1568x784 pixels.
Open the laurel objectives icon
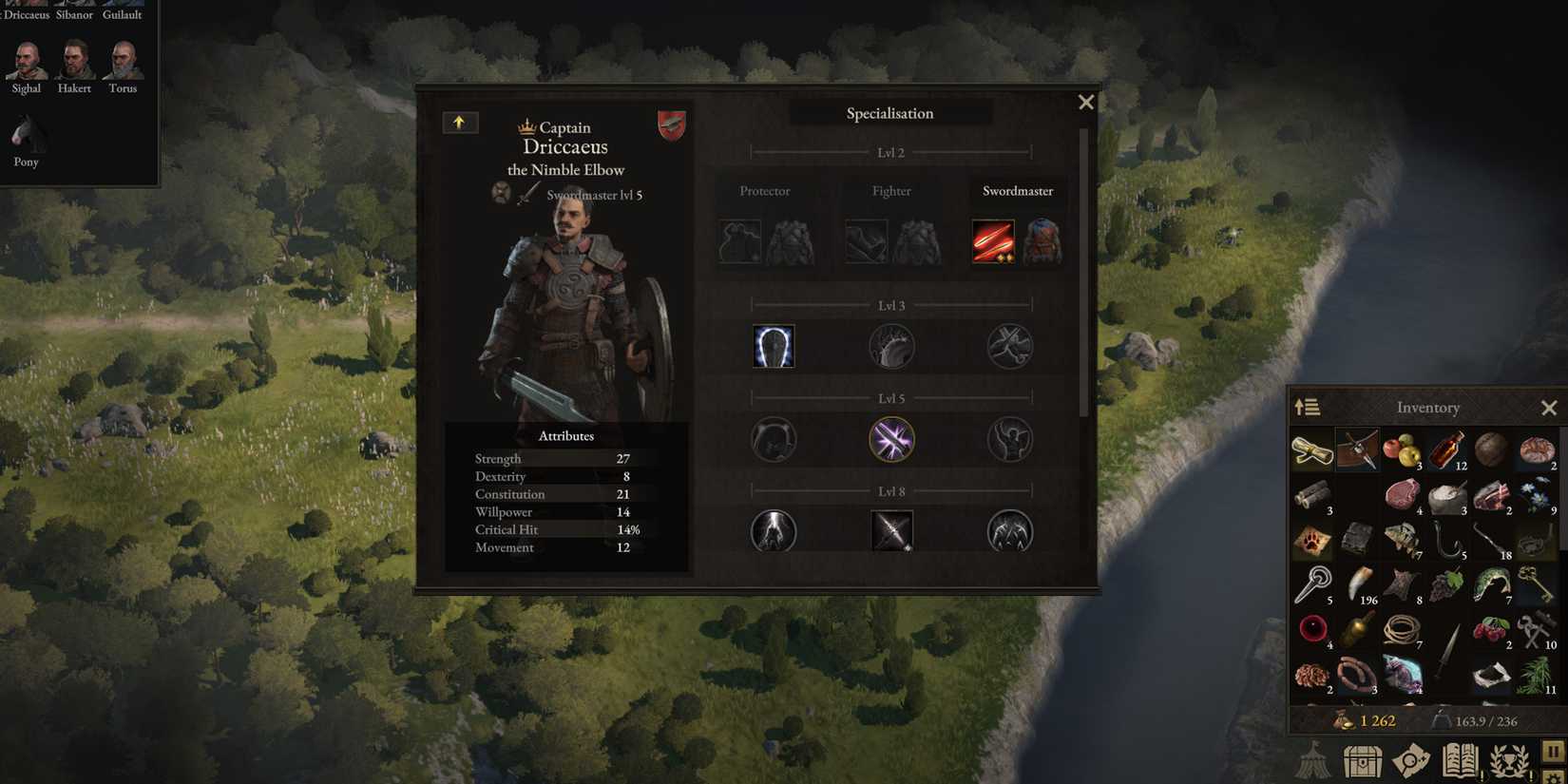click(x=1509, y=760)
